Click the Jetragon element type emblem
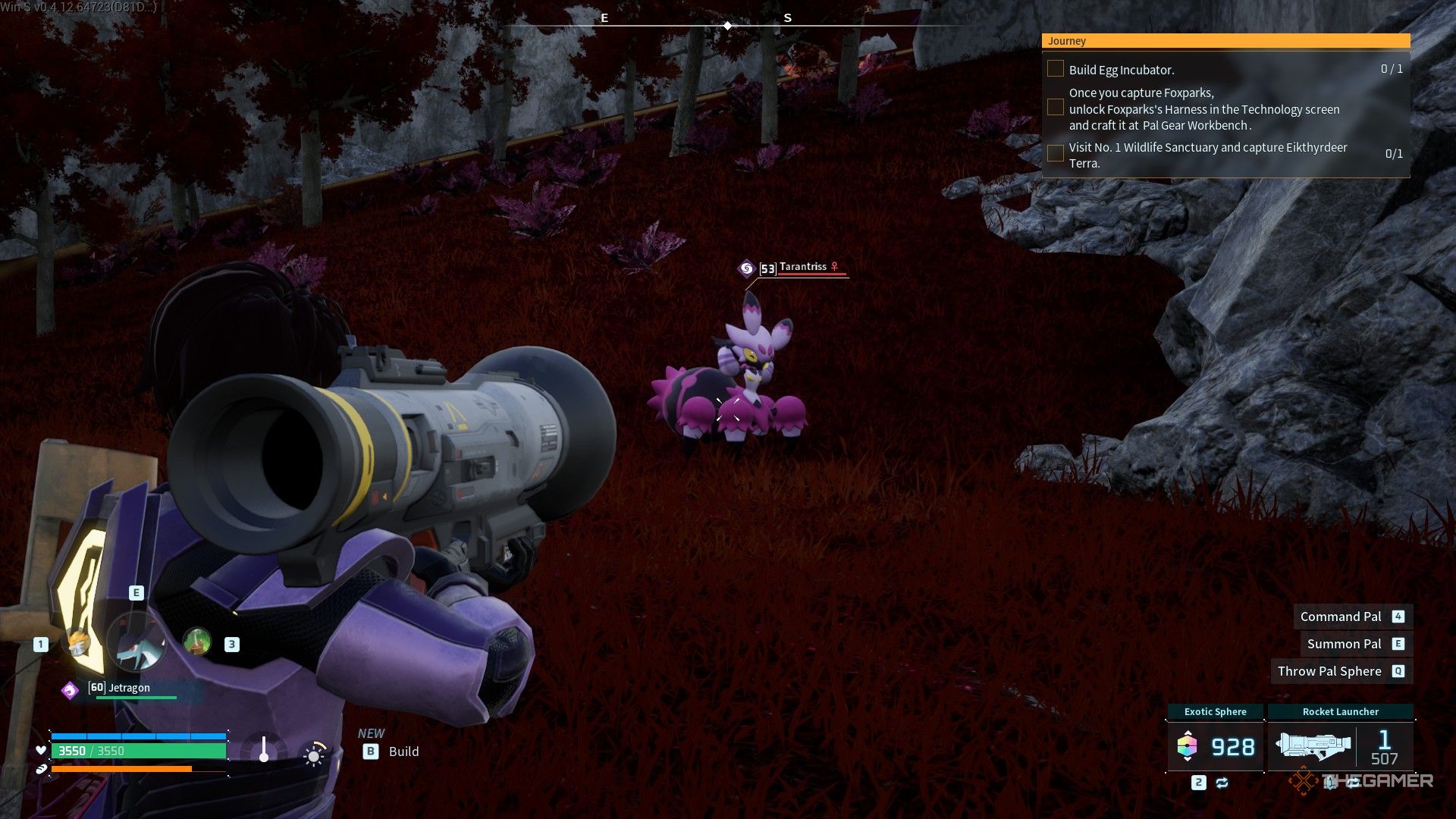 (x=70, y=690)
